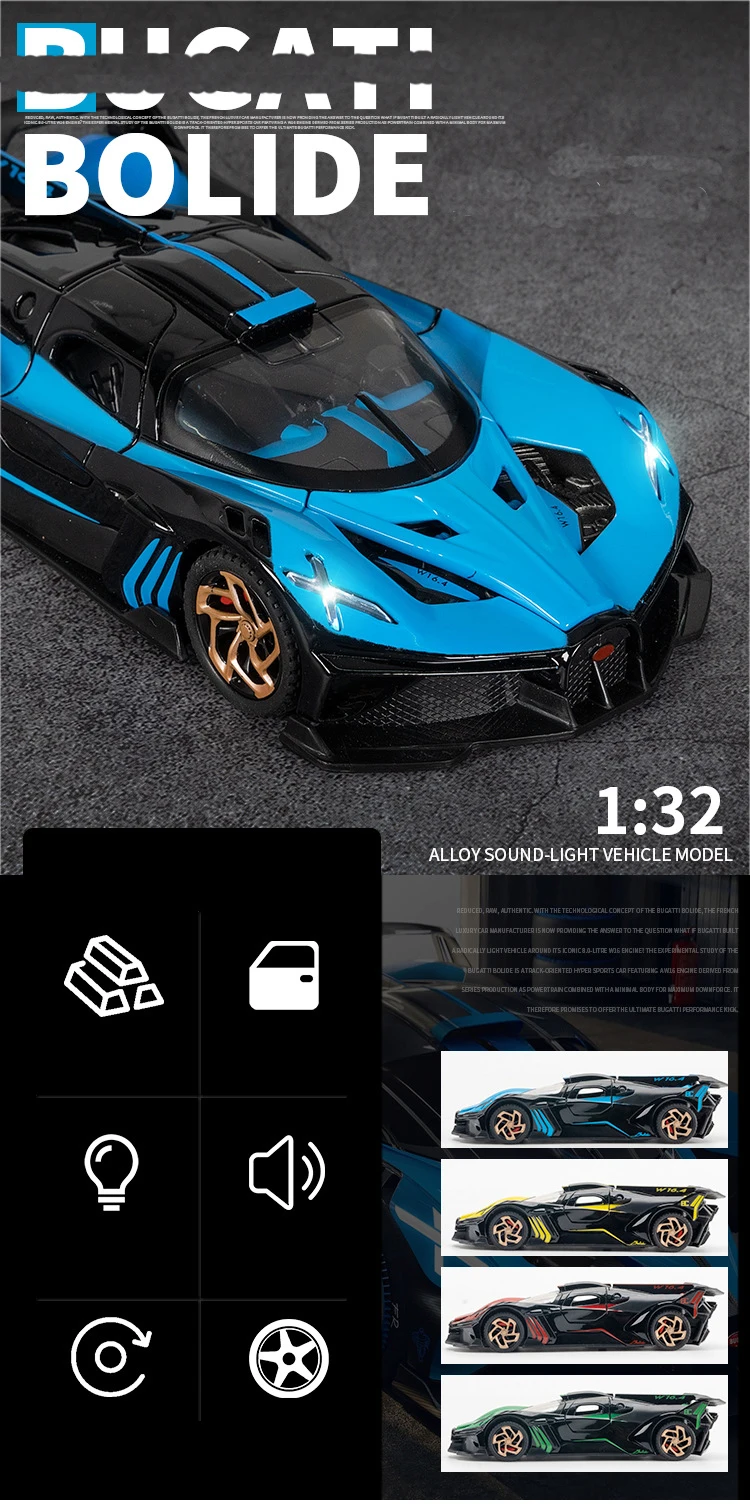Choose the light bulb icon
Viewport: 750px width, 1507px height.
coord(111,1172)
